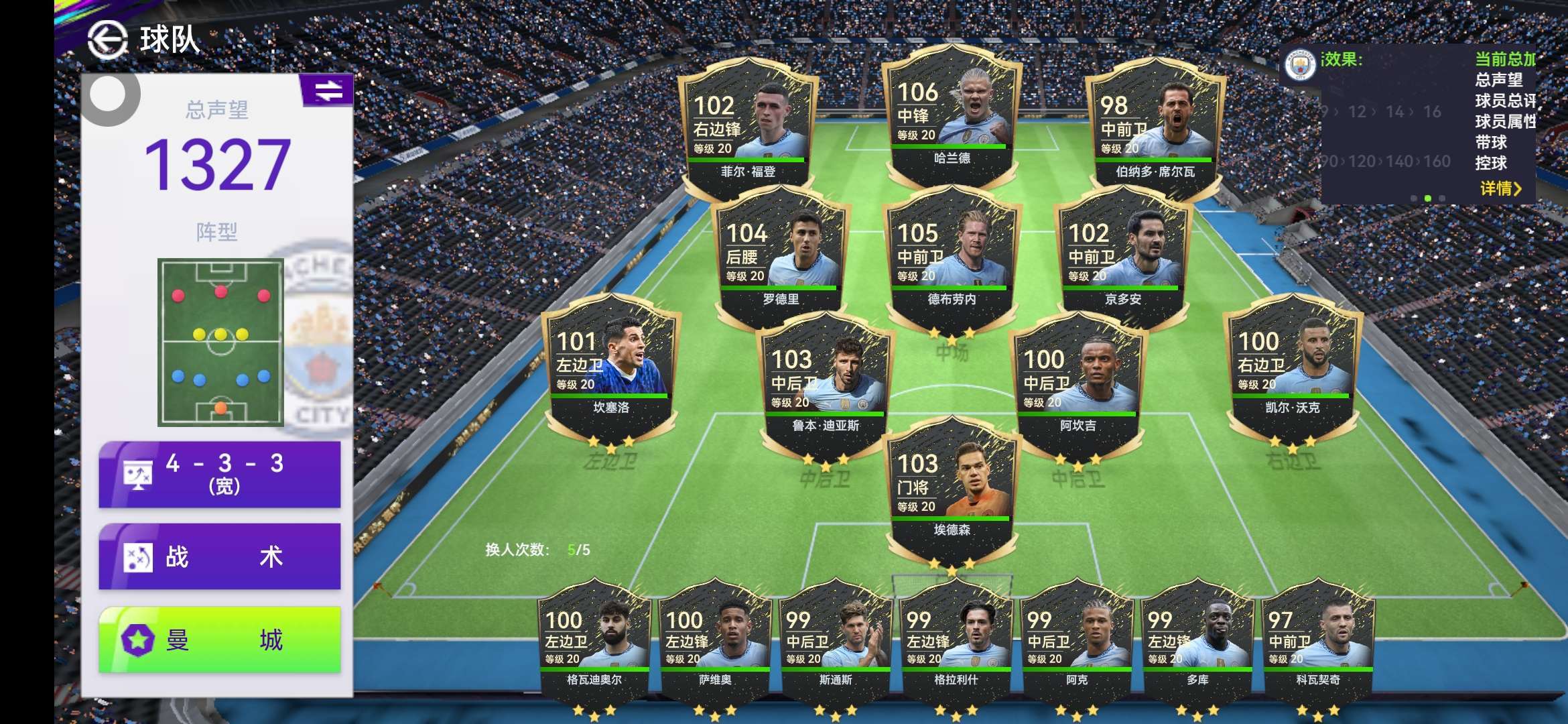Show 详情 details of team bonus
Screen dimensions: 1568x724
pos(1500,188)
